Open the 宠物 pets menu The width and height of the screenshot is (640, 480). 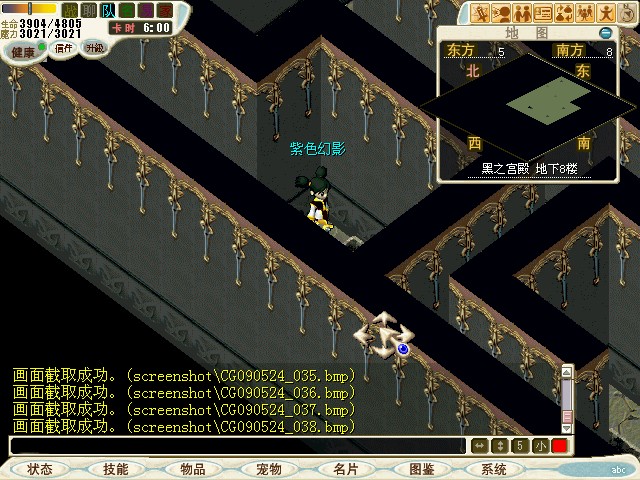click(268, 469)
